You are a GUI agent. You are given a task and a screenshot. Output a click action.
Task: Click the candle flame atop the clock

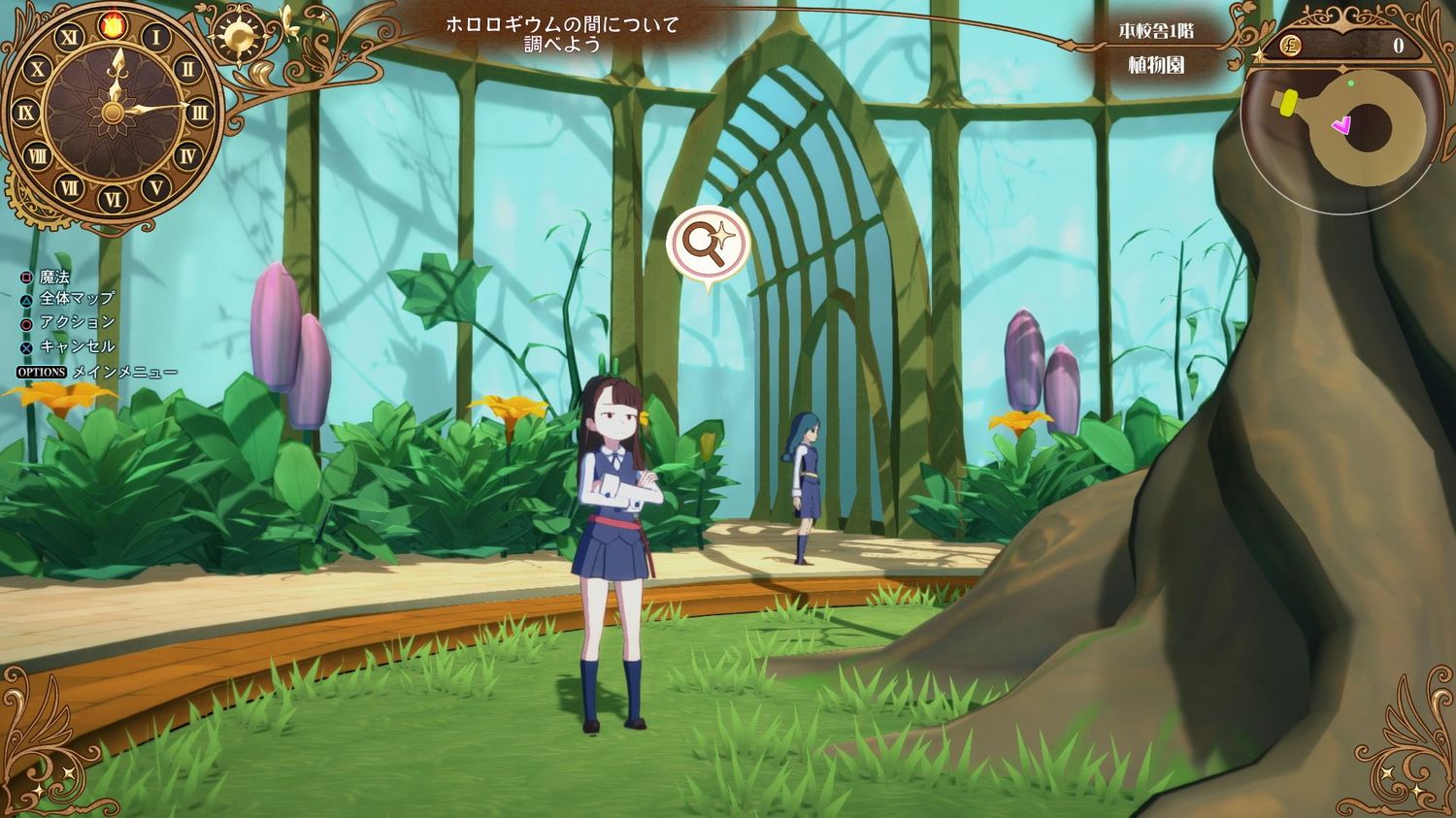(111, 23)
